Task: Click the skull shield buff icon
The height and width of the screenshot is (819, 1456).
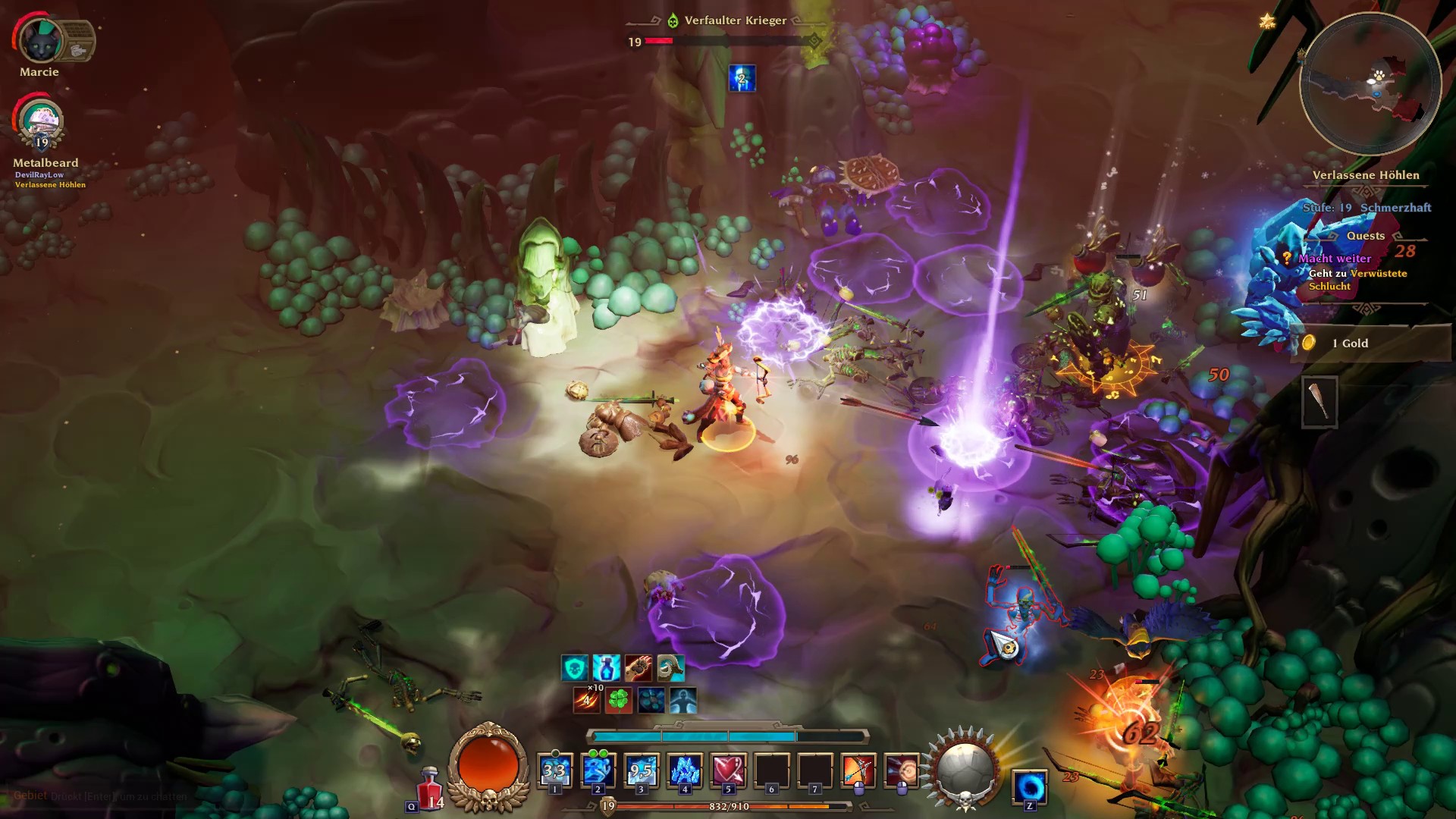Action: (x=574, y=668)
